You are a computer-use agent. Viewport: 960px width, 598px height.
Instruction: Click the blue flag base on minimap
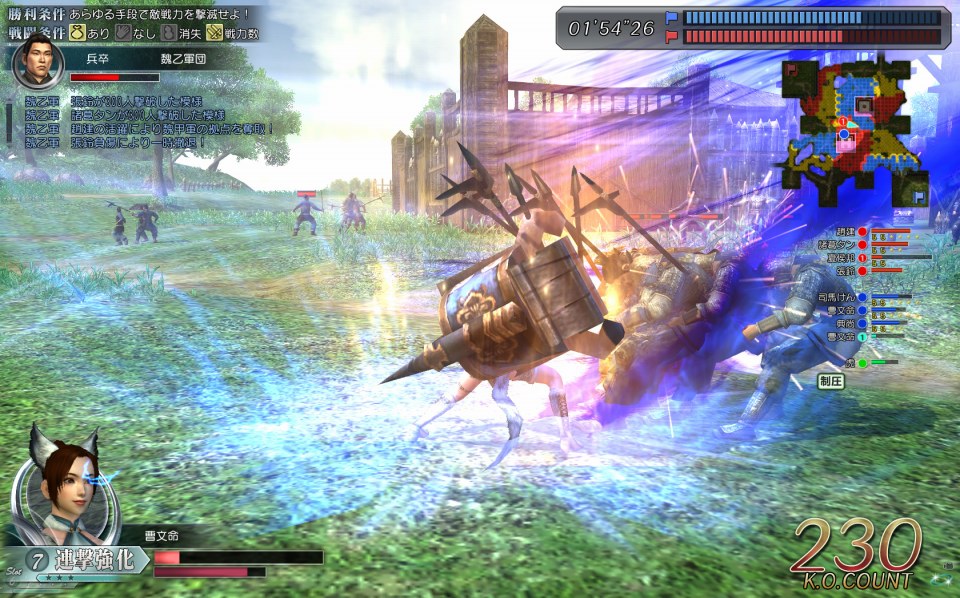(916, 198)
